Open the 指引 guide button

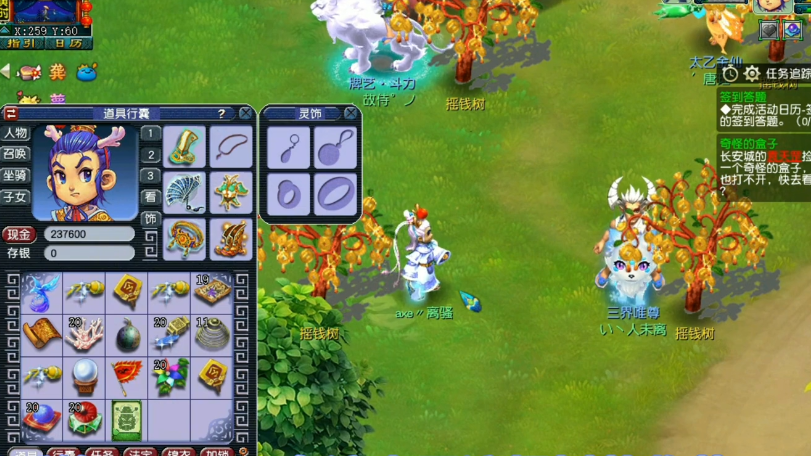pos(21,43)
